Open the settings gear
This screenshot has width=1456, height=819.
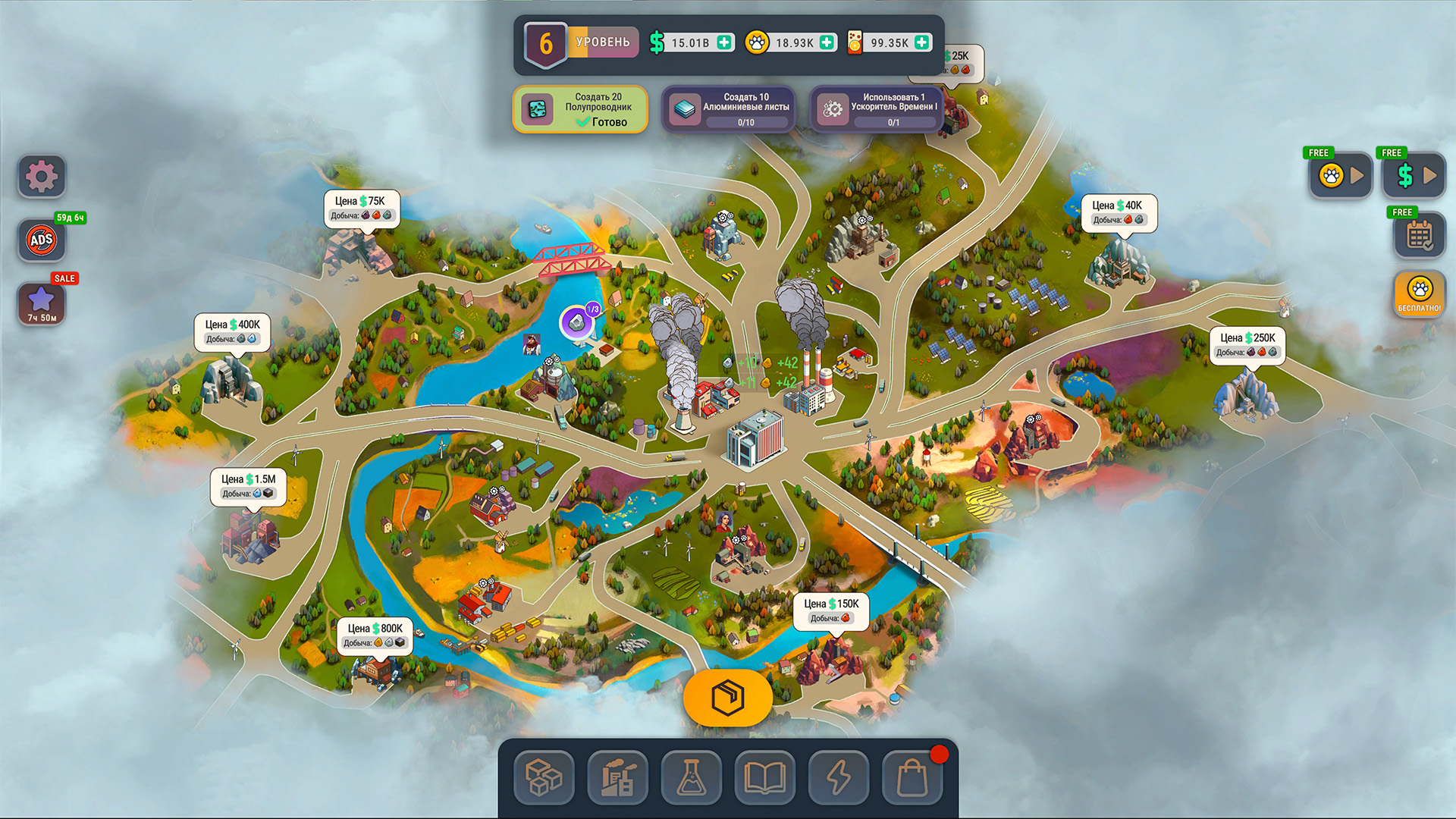pos(40,176)
